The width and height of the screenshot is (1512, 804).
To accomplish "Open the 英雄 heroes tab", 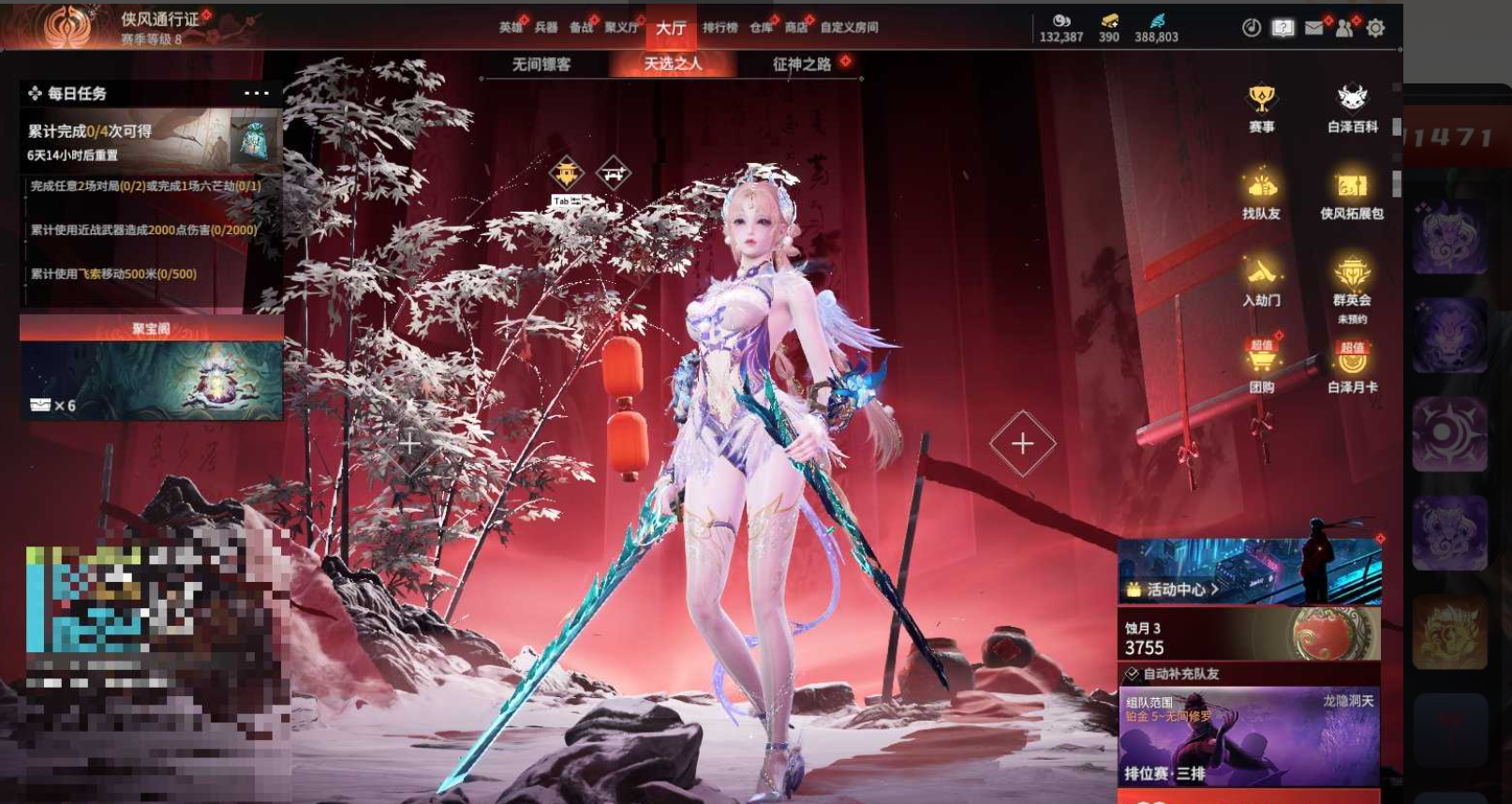I will click(511, 27).
